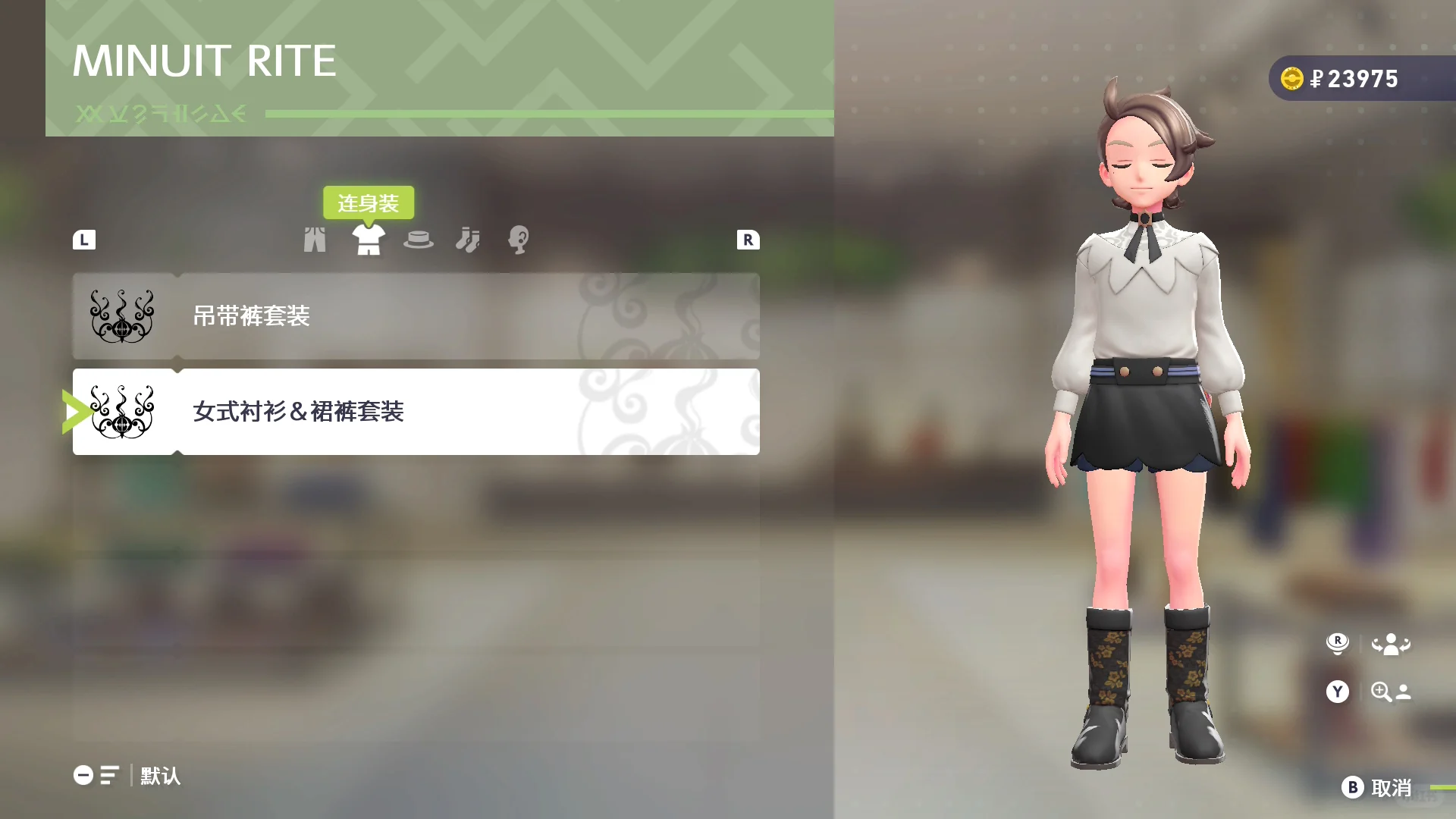Select the 女式衬衫＆裙裤套装 outfit entry
The image size is (1456, 819).
(417, 412)
